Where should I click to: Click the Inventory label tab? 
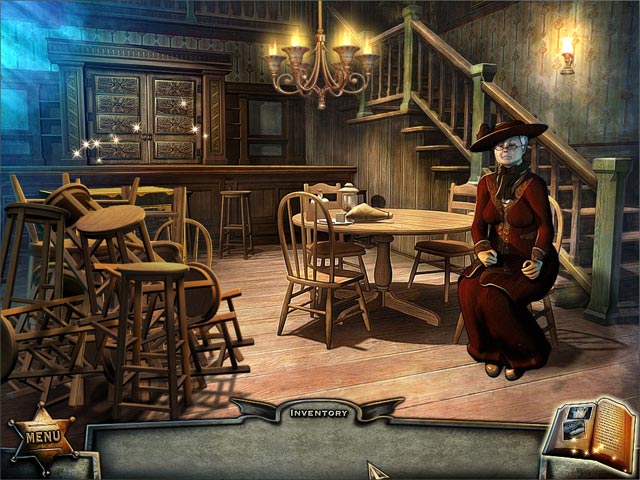pyautogui.click(x=319, y=412)
